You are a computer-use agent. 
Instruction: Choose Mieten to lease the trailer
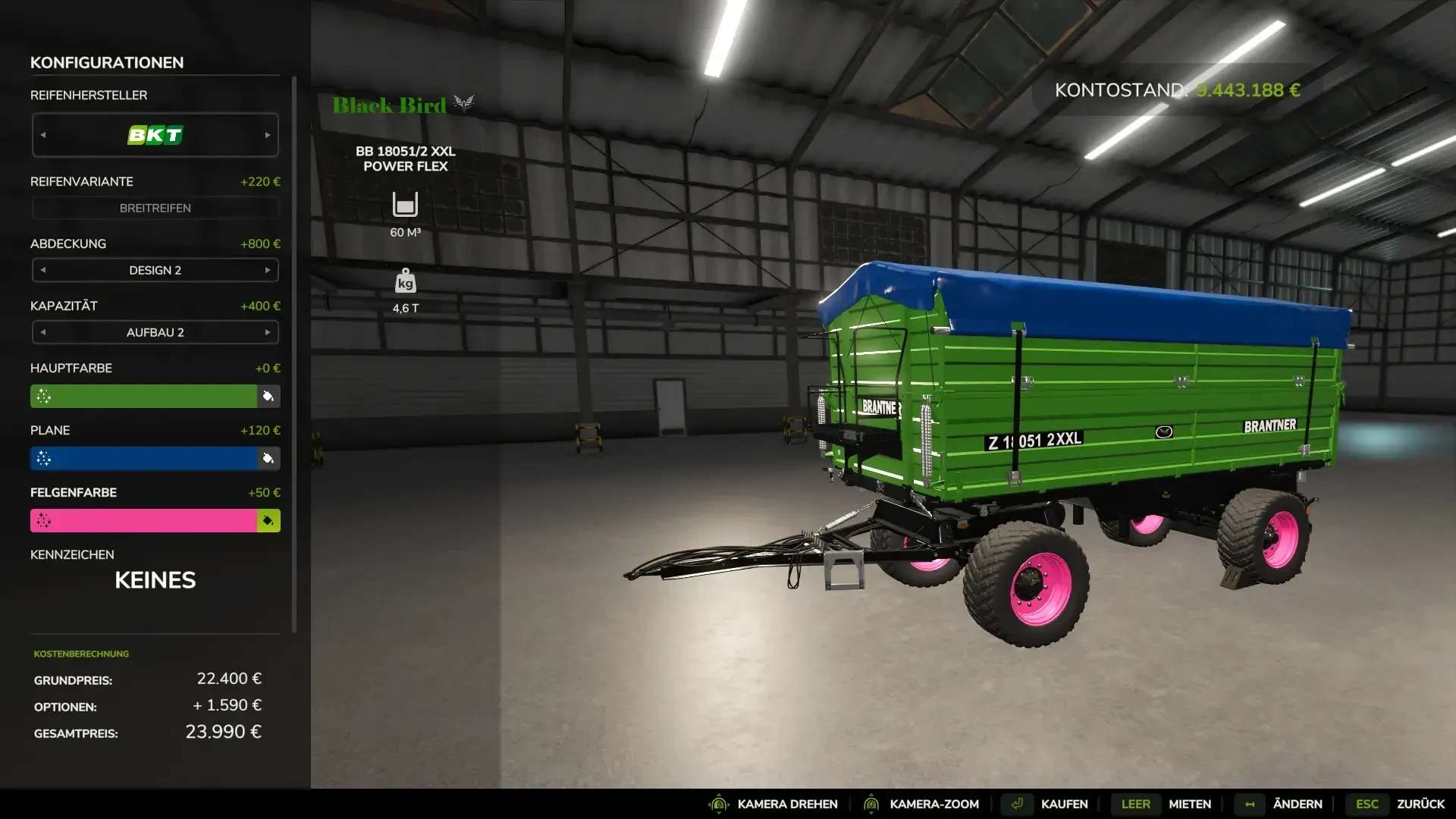coord(1189,804)
